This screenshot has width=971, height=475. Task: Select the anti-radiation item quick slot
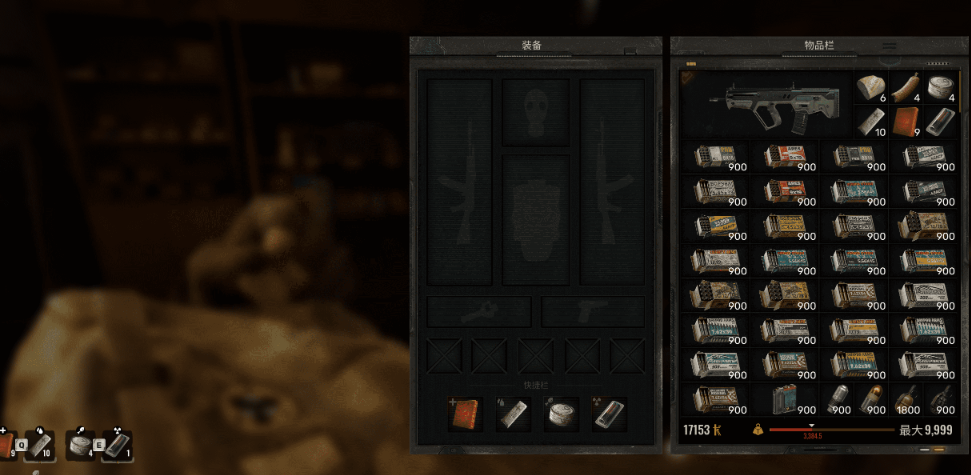coord(608,414)
